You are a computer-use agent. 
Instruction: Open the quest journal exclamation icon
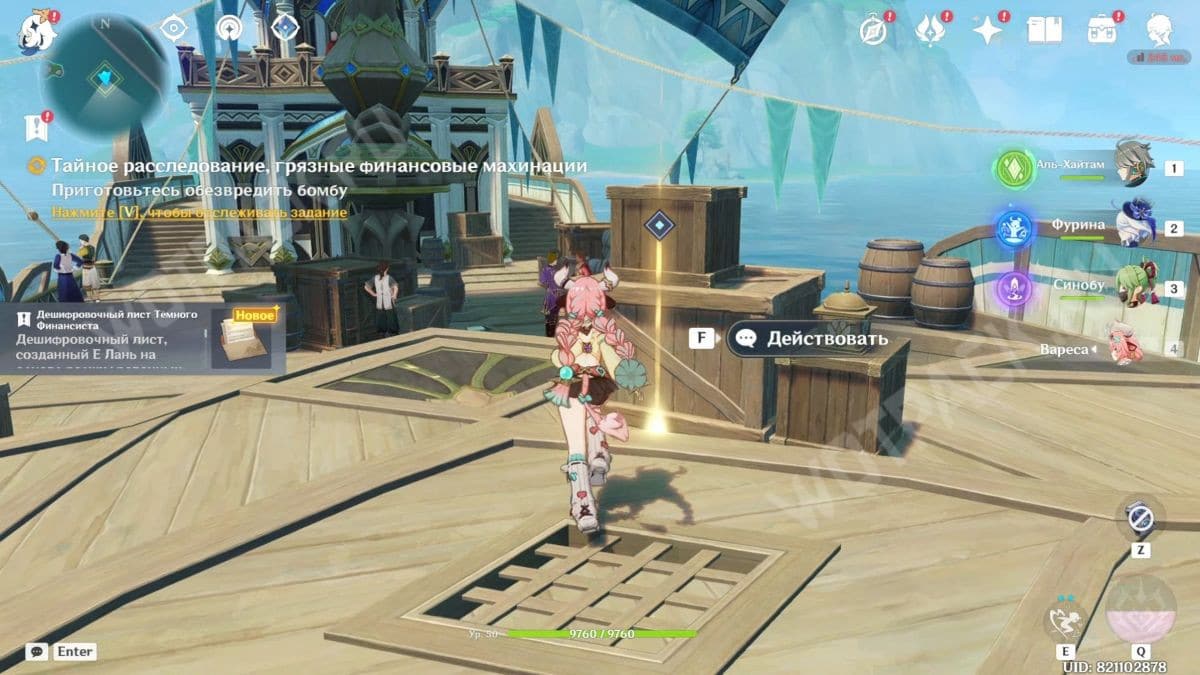pyautogui.click(x=37, y=127)
